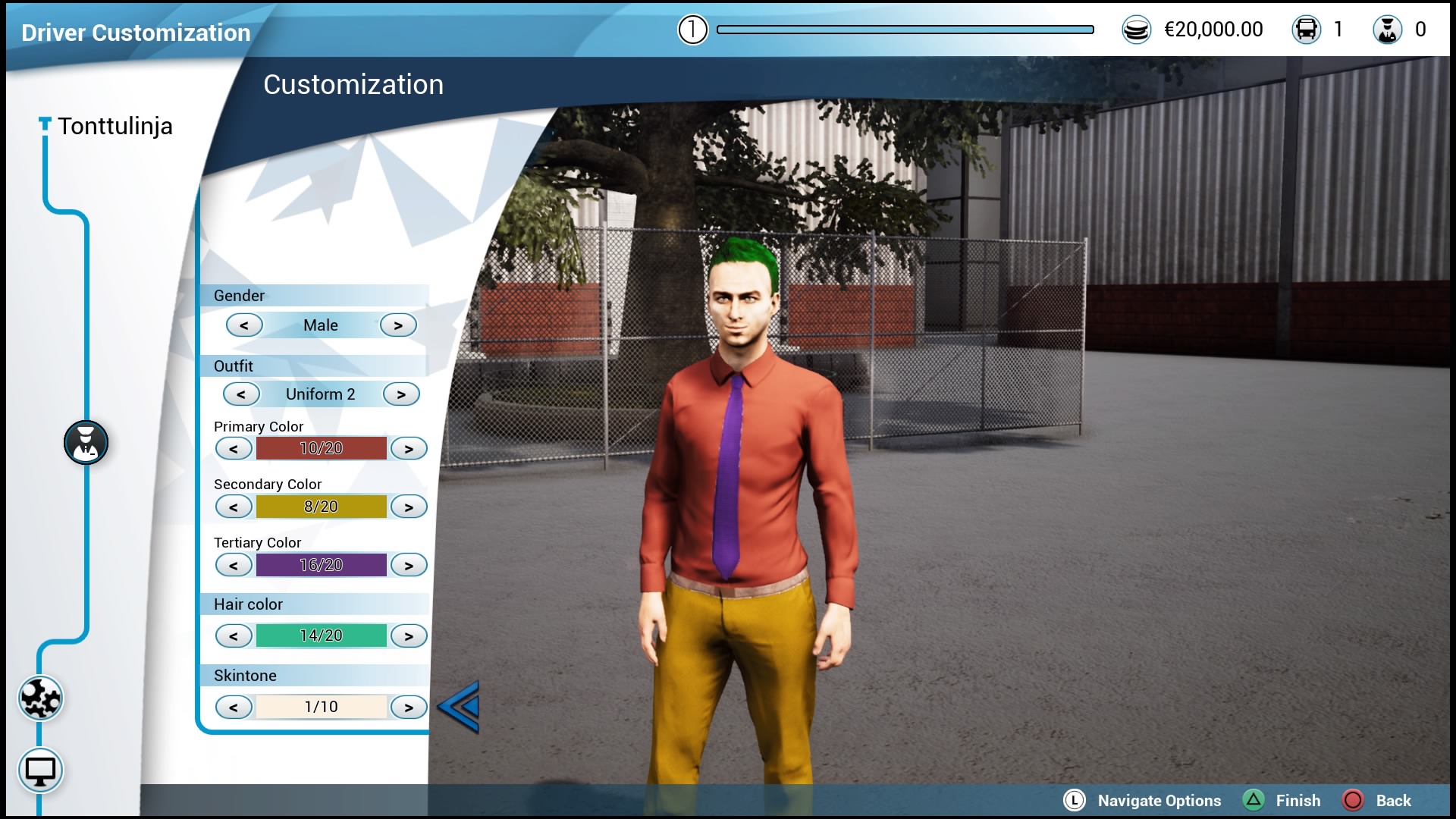Lower the Skintone setting
Viewport: 1456px width, 819px height.
coord(234,708)
